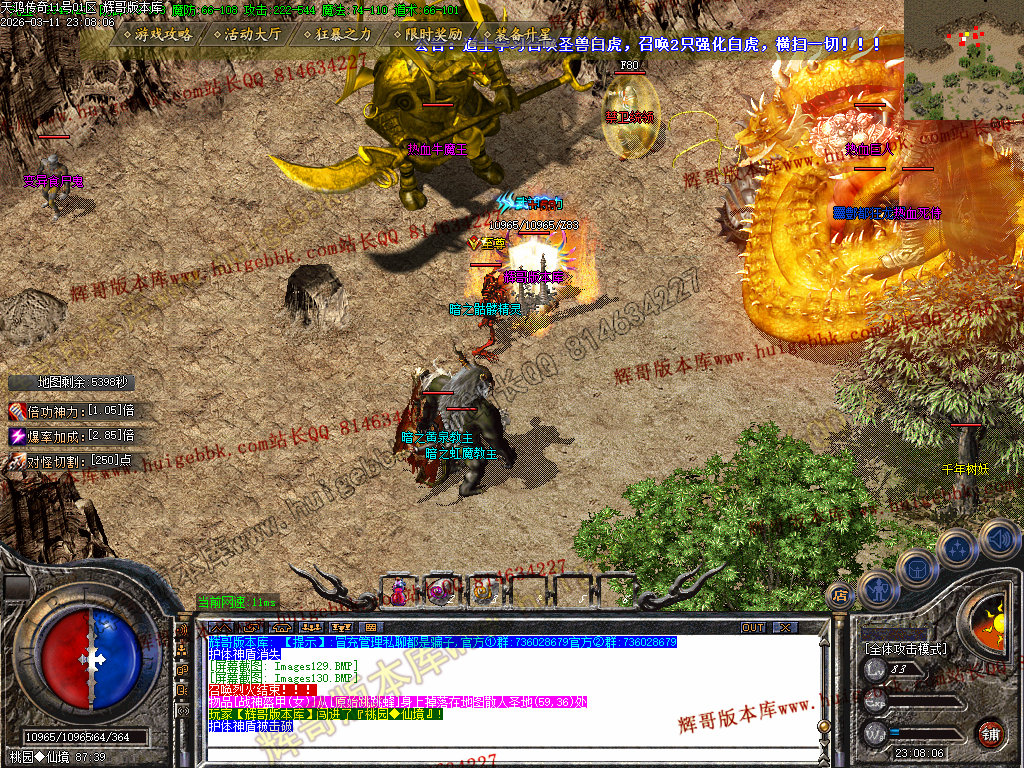The image size is (1024, 768).
Task: Focus the chat text input field
Action: (x=500, y=752)
